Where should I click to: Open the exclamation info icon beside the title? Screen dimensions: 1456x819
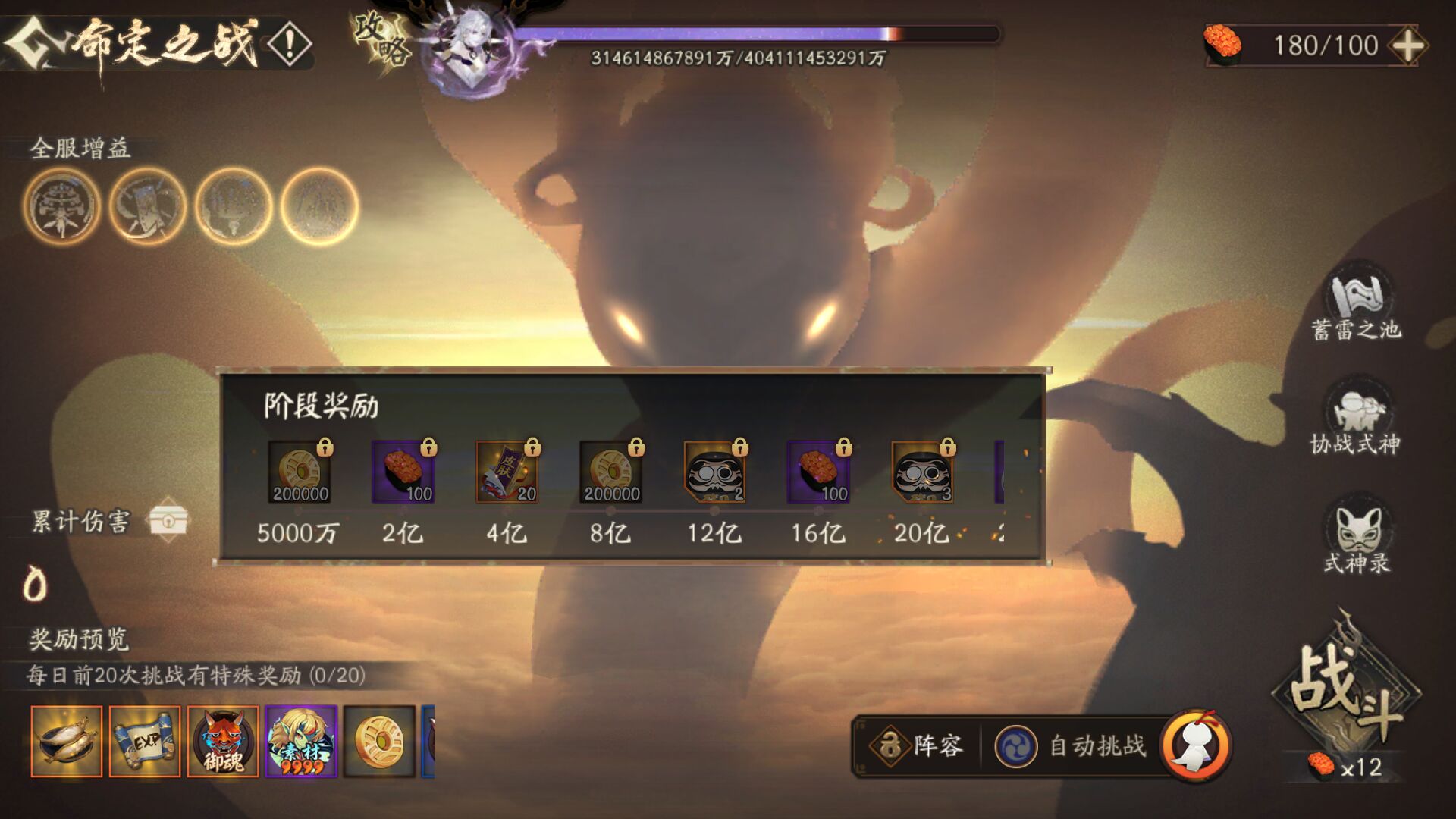289,45
